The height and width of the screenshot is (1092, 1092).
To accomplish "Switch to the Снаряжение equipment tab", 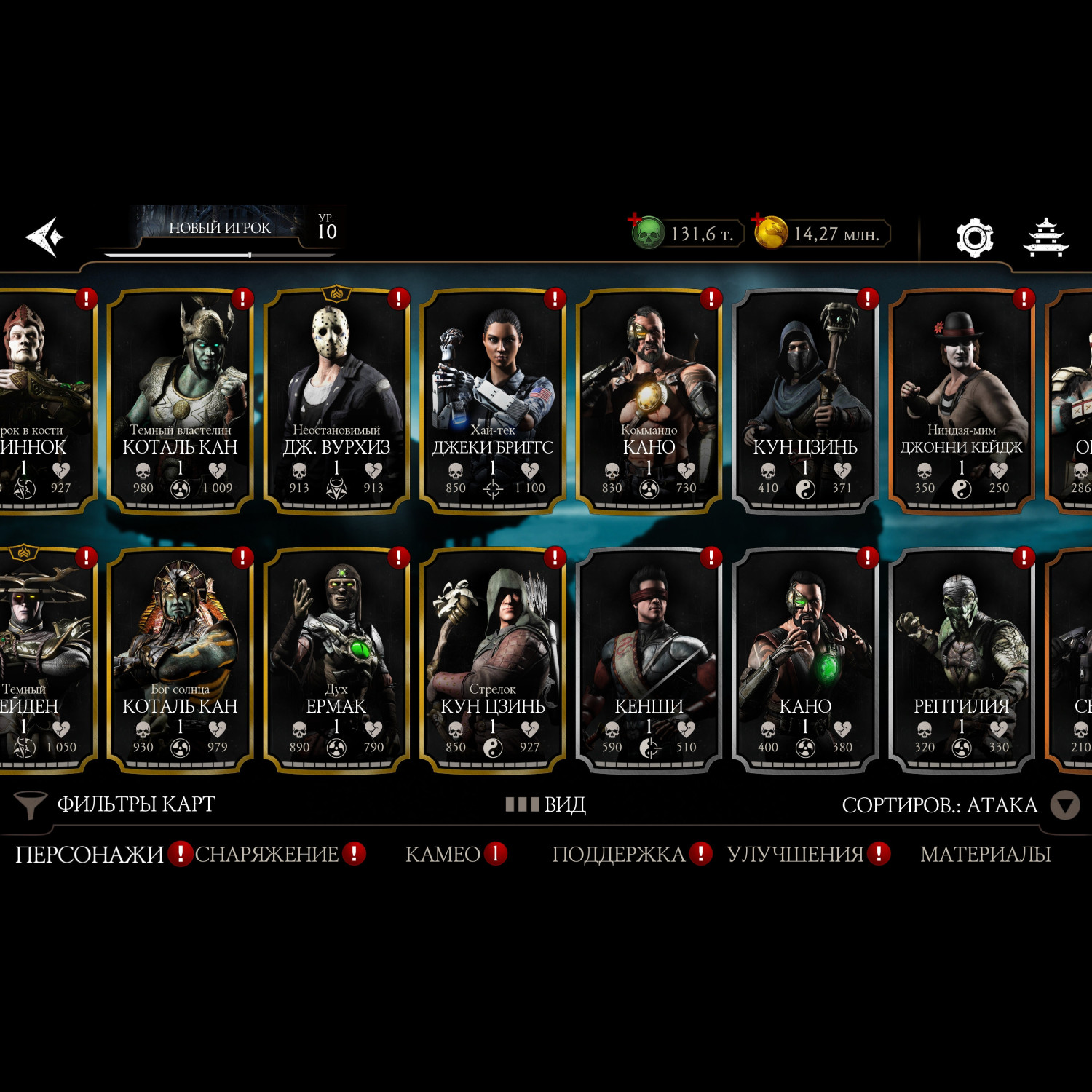I will click(x=267, y=854).
